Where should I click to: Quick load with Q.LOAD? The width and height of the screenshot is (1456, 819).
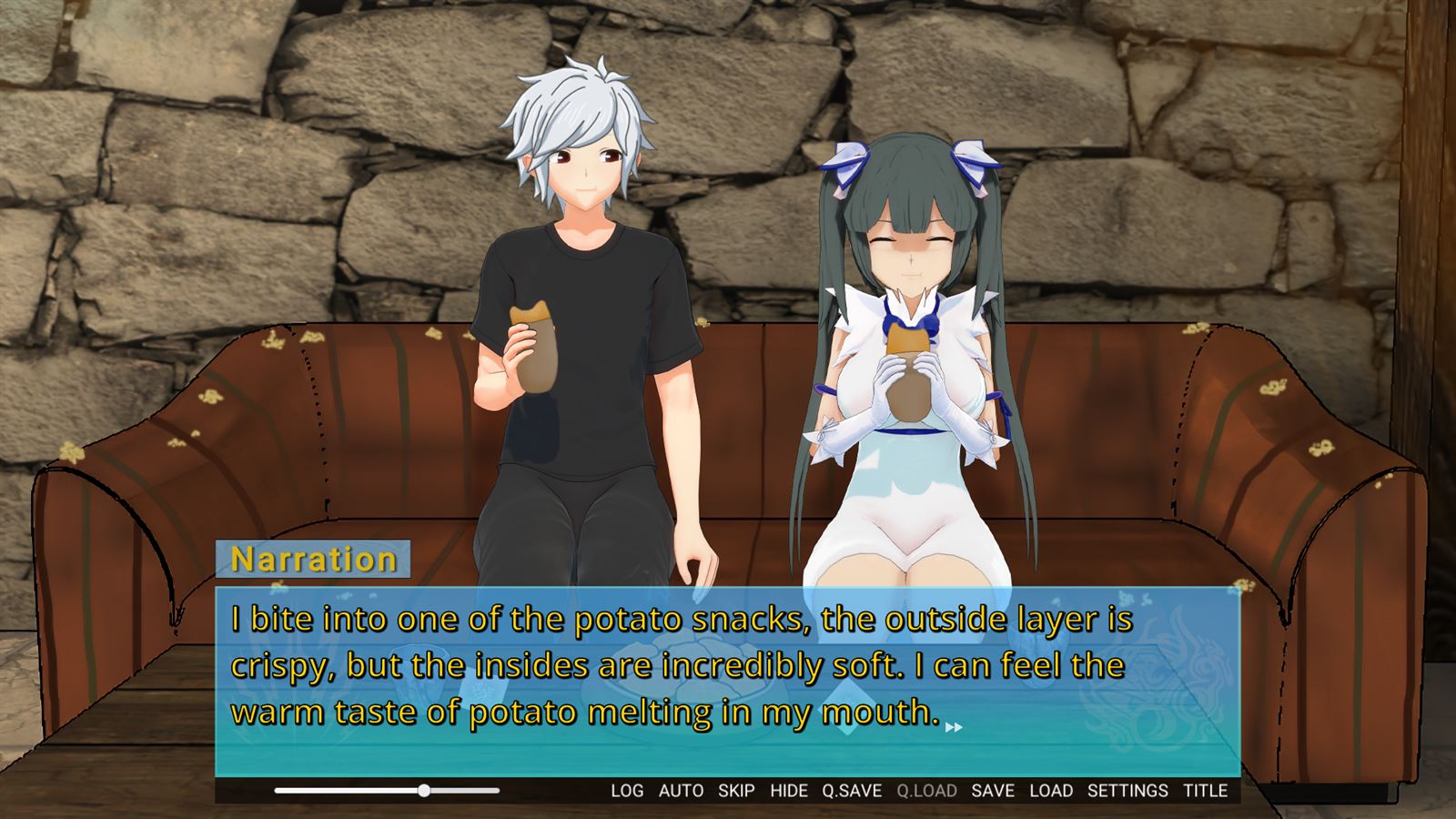(926, 791)
